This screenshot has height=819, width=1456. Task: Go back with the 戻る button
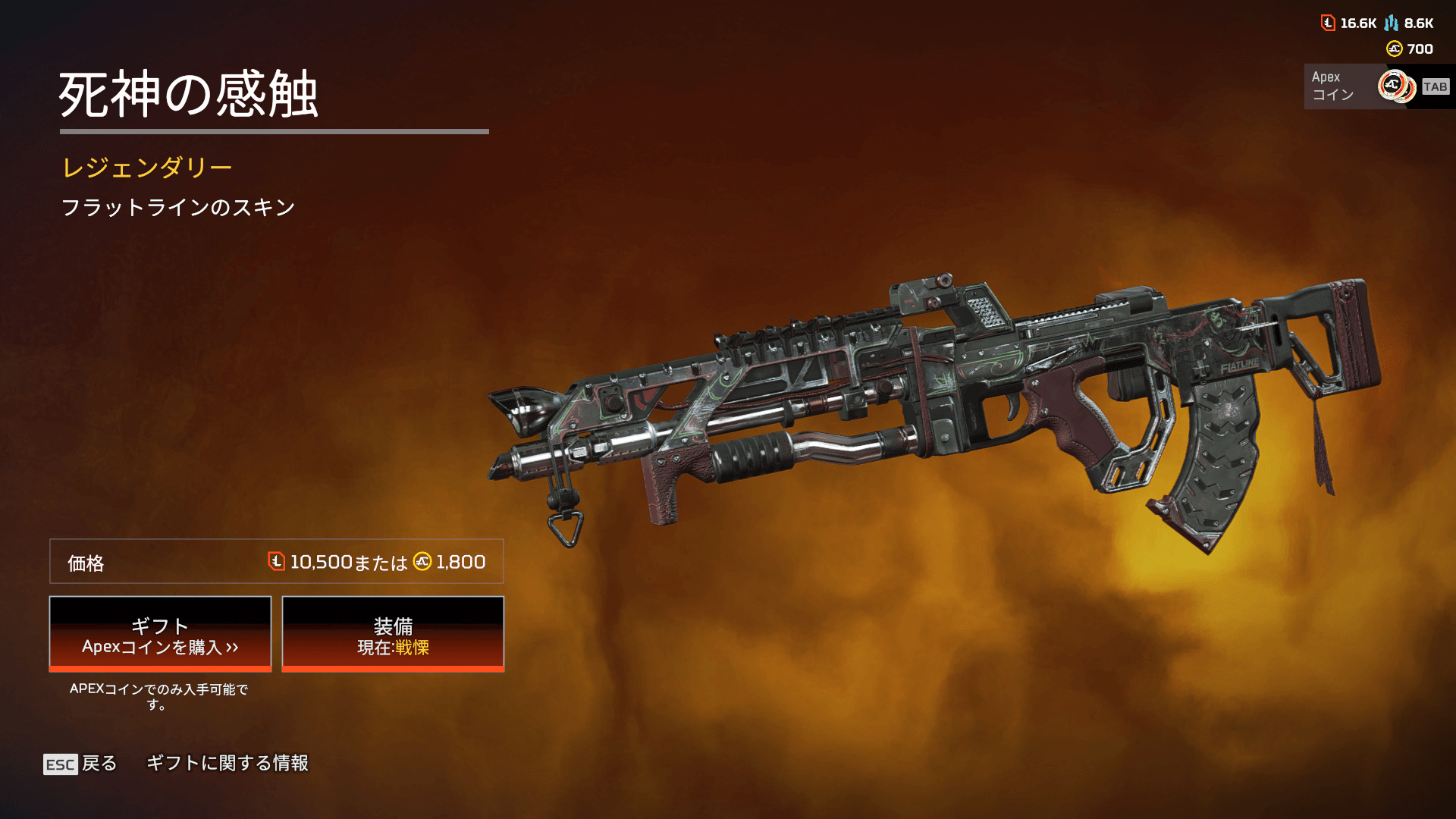80,764
